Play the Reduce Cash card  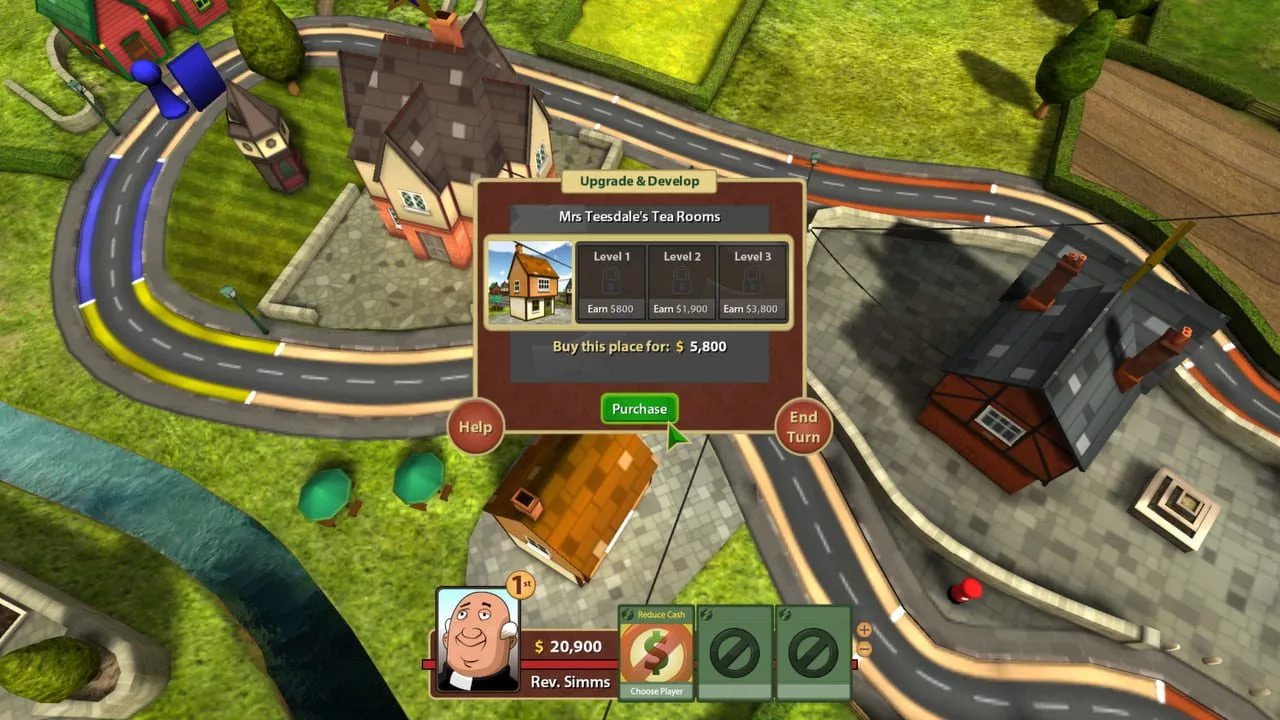click(x=656, y=650)
